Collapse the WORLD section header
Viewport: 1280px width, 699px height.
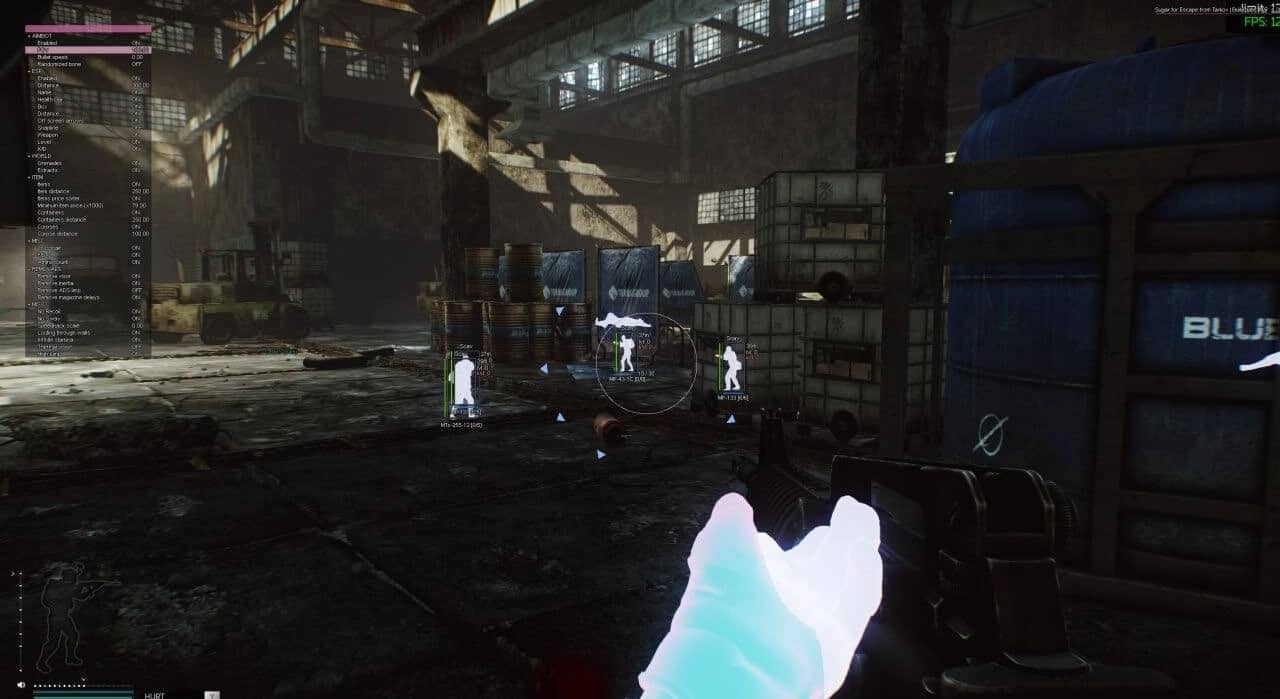pyautogui.click(x=45, y=156)
